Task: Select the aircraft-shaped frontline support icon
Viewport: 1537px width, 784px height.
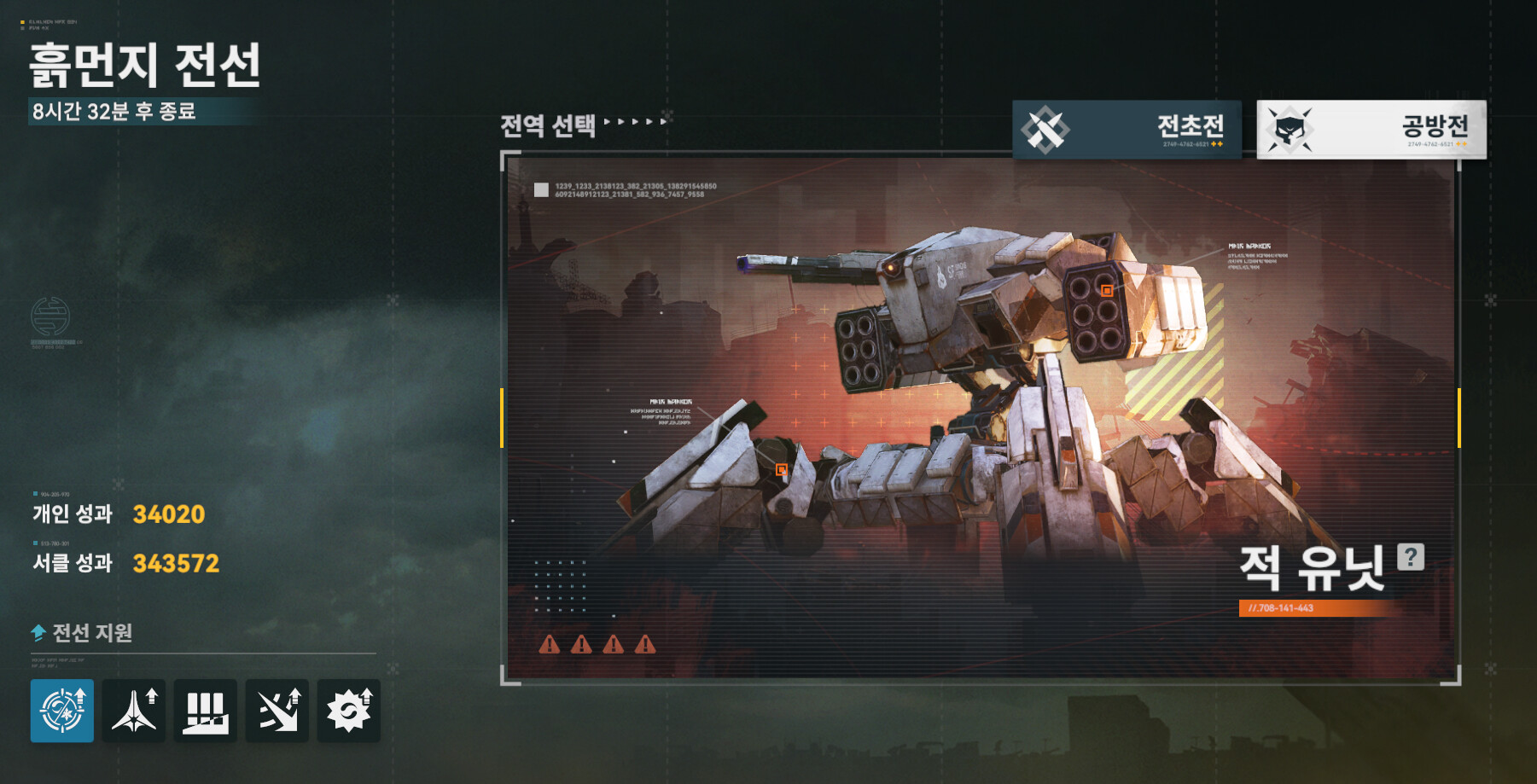Action: [134, 711]
